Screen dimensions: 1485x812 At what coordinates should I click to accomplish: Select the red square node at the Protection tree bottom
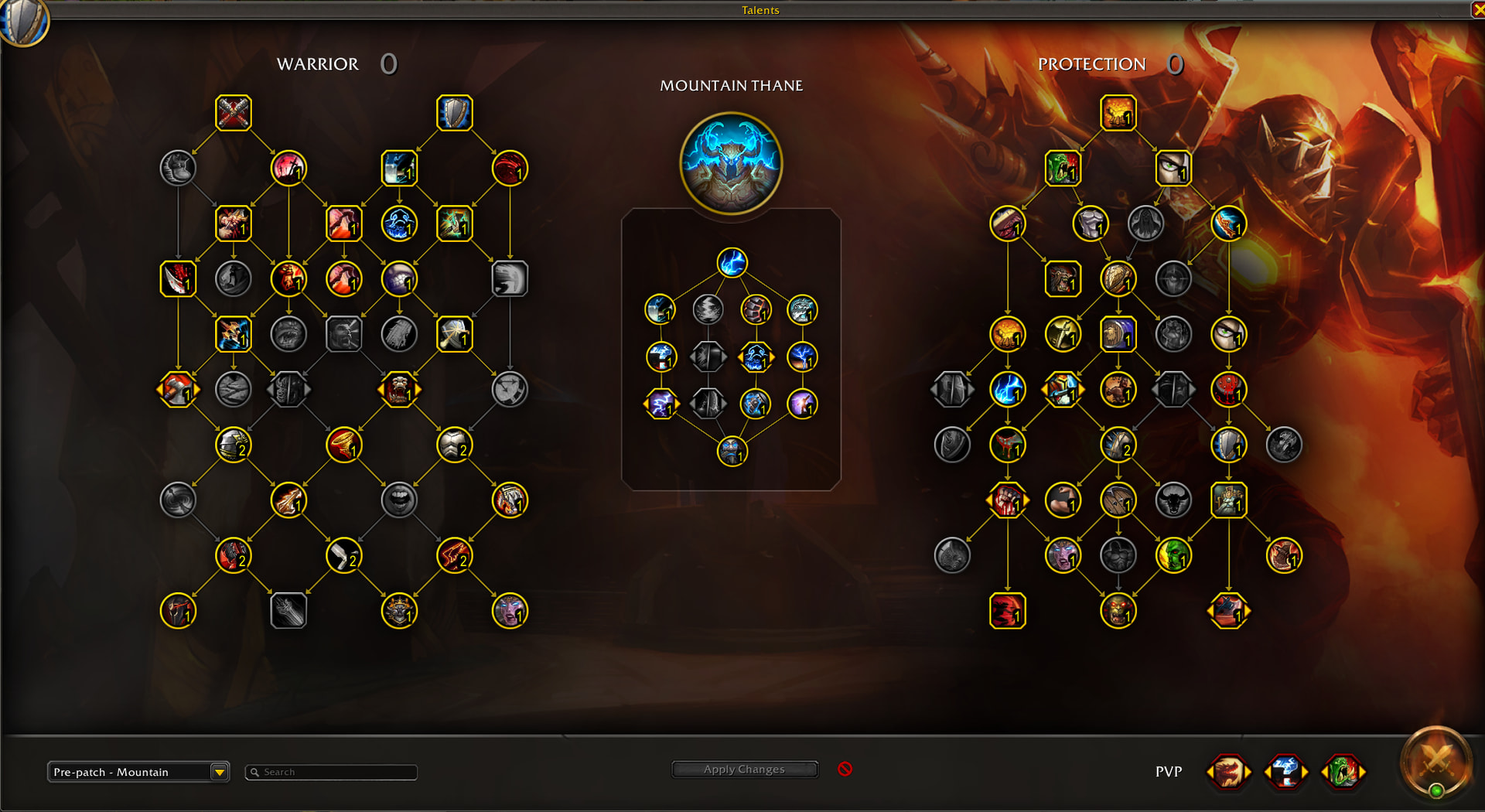pos(1007,611)
